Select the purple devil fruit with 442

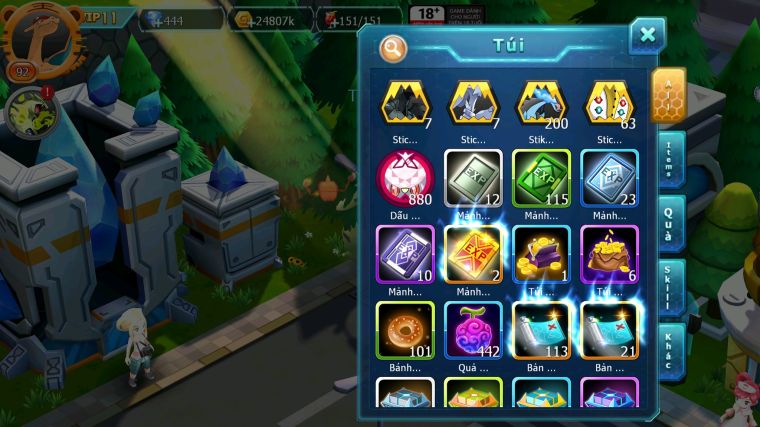(473, 329)
